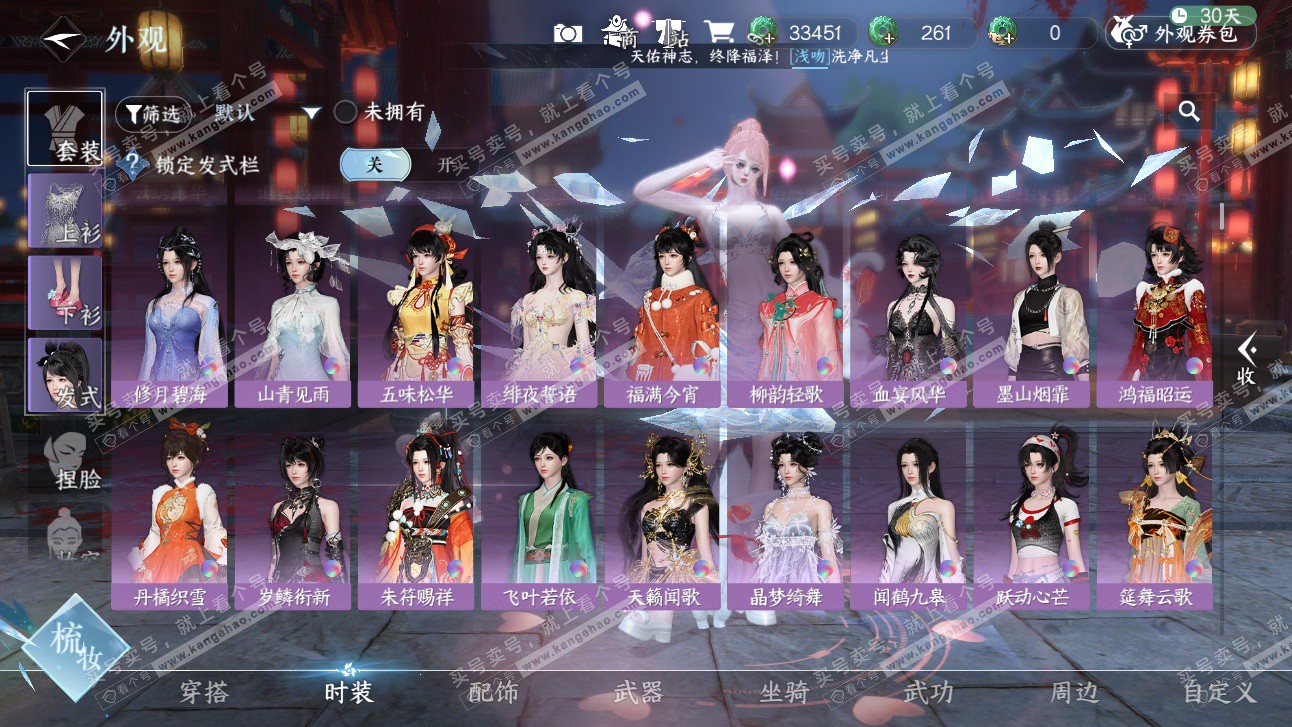Viewport: 1292px width, 727px height.
Task: Open the 外观券包 voucher pack
Action: [x=1182, y=34]
